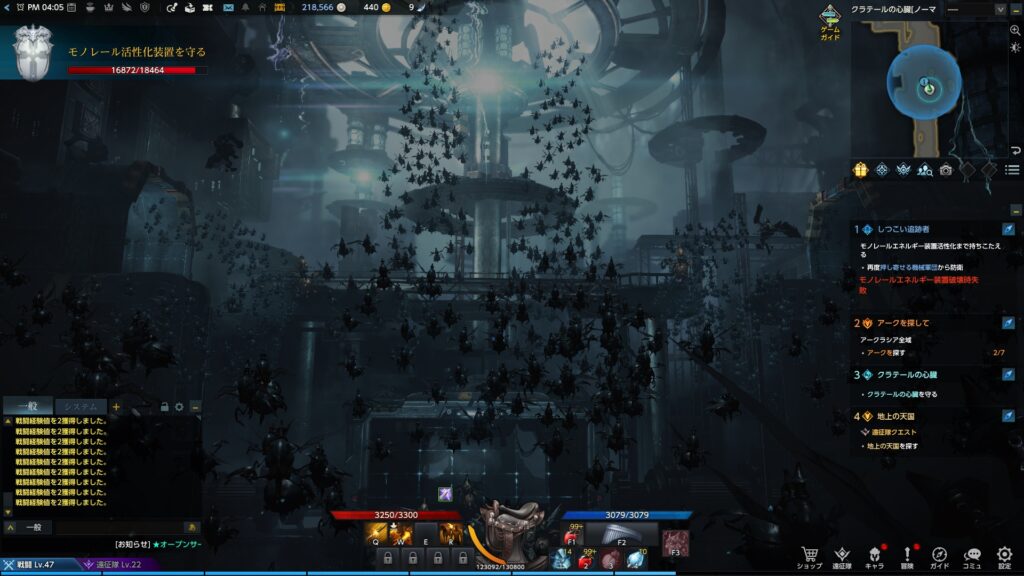The image size is (1024, 576).
Task: Activate the Q skill icon
Action: coord(375,534)
